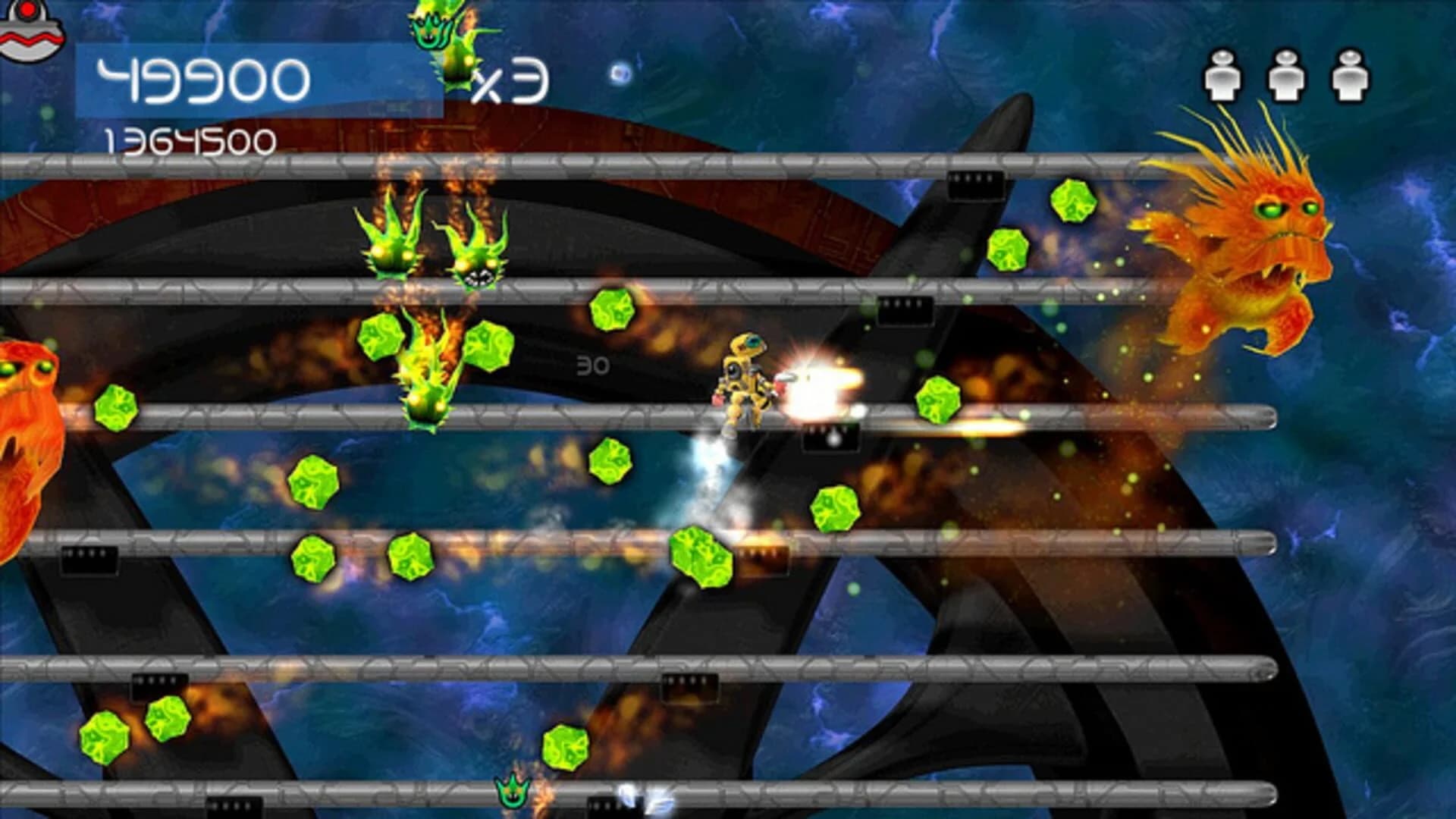This screenshot has width=1456, height=819.
Task: Select the first white astronaut life icon
Action: coord(1222,76)
